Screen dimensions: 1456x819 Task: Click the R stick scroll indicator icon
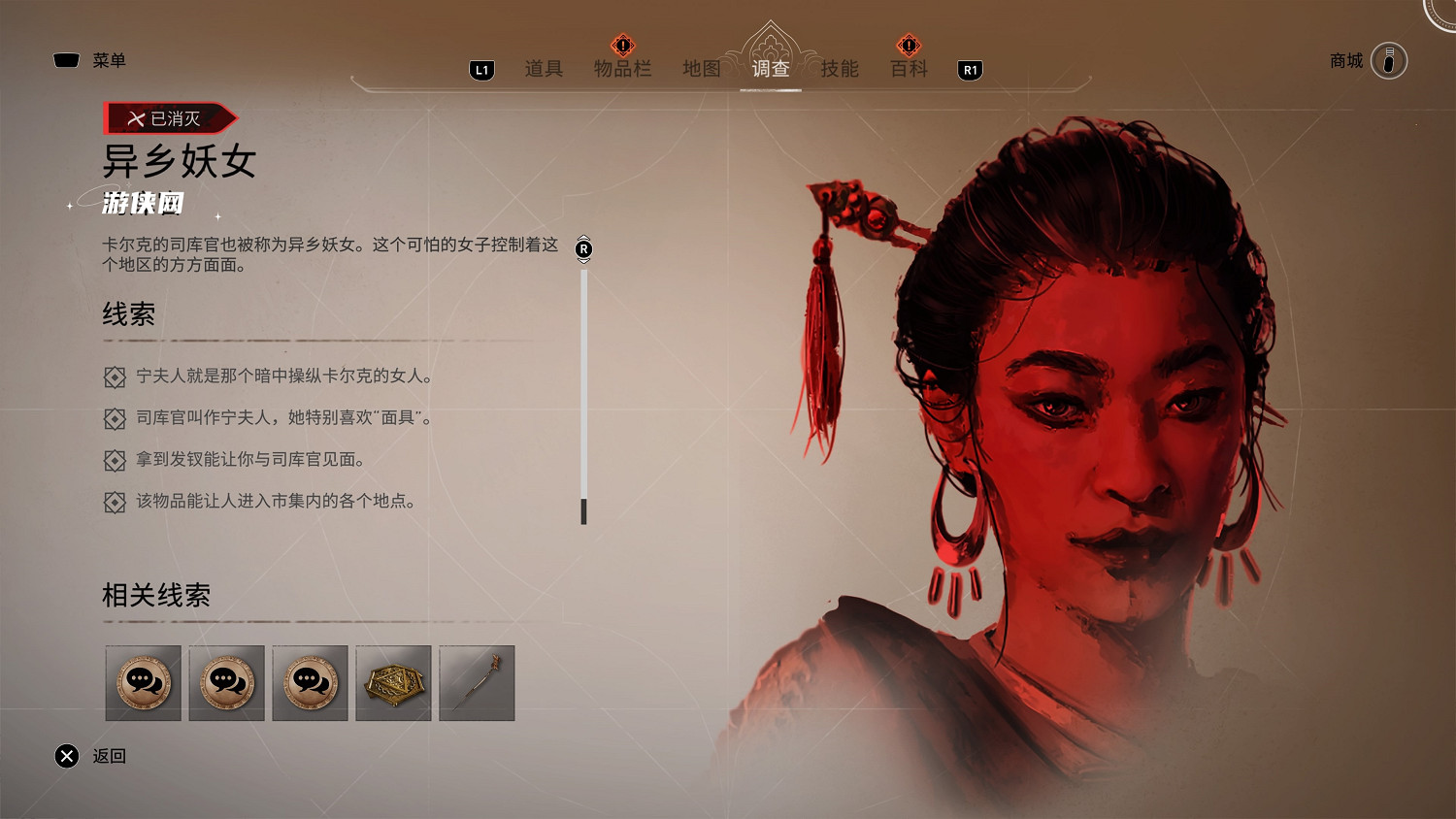click(x=583, y=248)
